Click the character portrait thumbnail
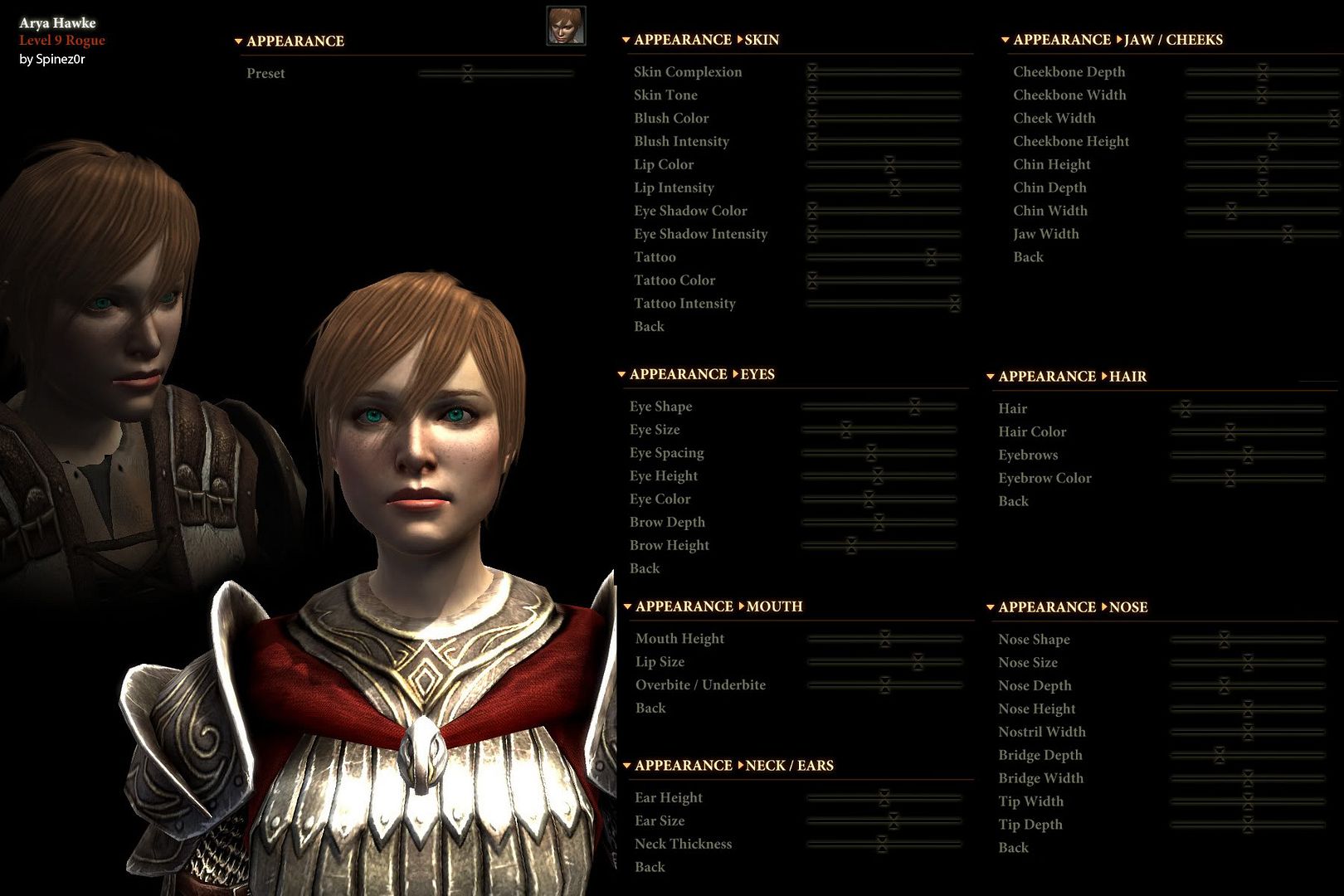Image resolution: width=1344 pixels, height=896 pixels. tap(566, 25)
